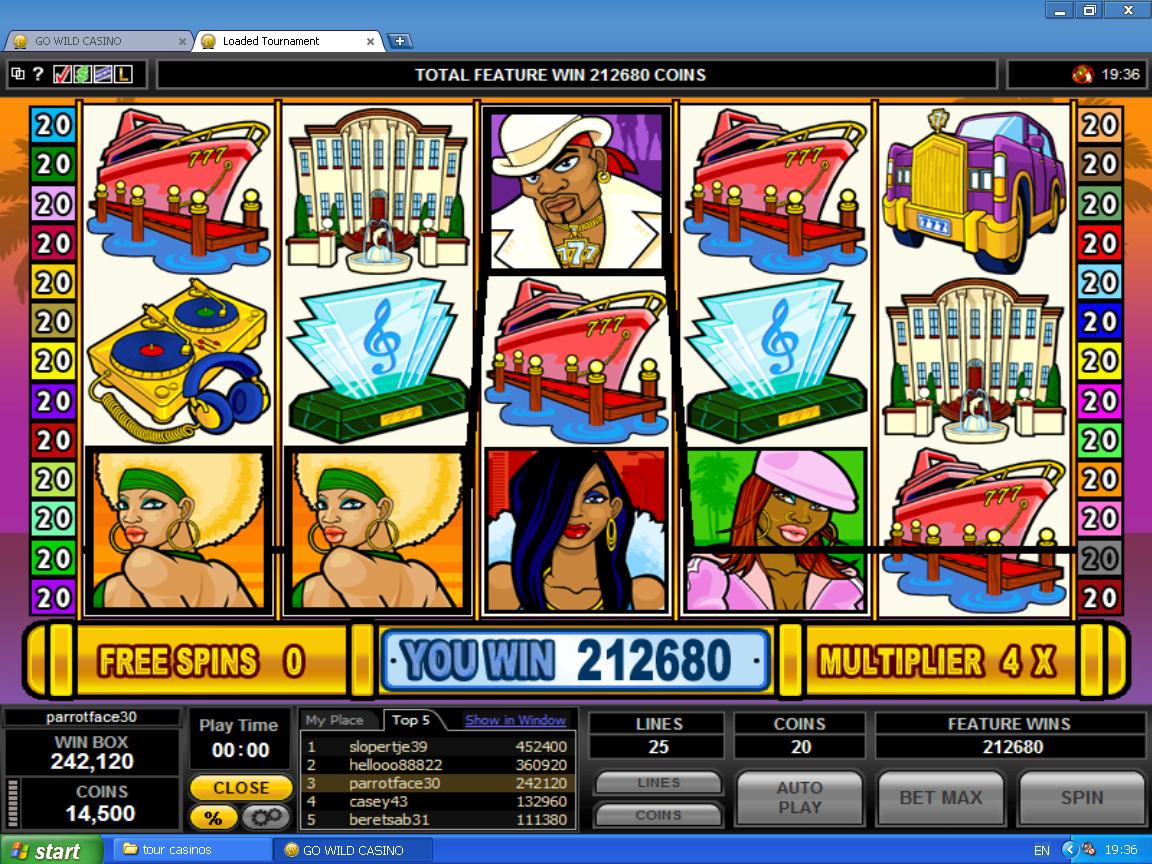The height and width of the screenshot is (864, 1152).
Task: Click the gold L toolbar icon
Action: 123,74
